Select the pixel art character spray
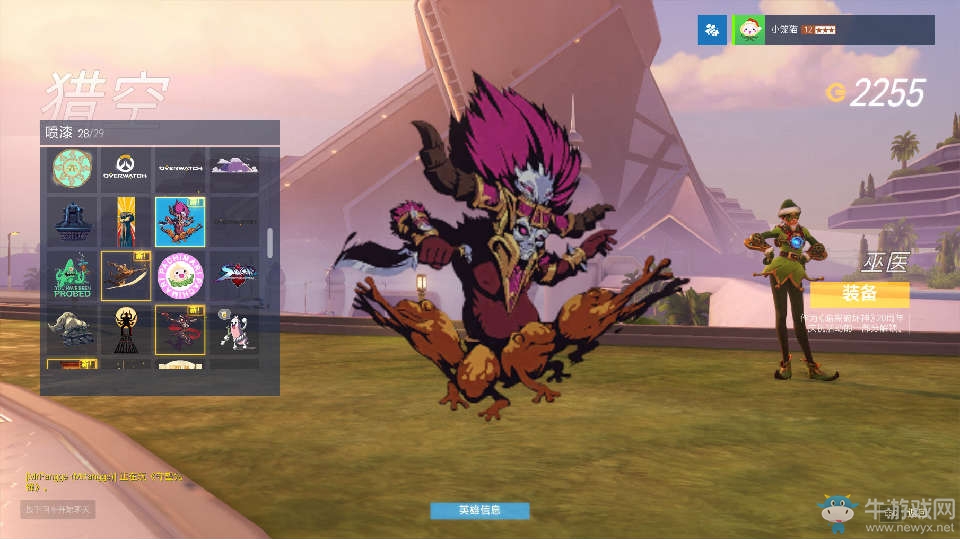The image size is (960, 539). (x=234, y=329)
